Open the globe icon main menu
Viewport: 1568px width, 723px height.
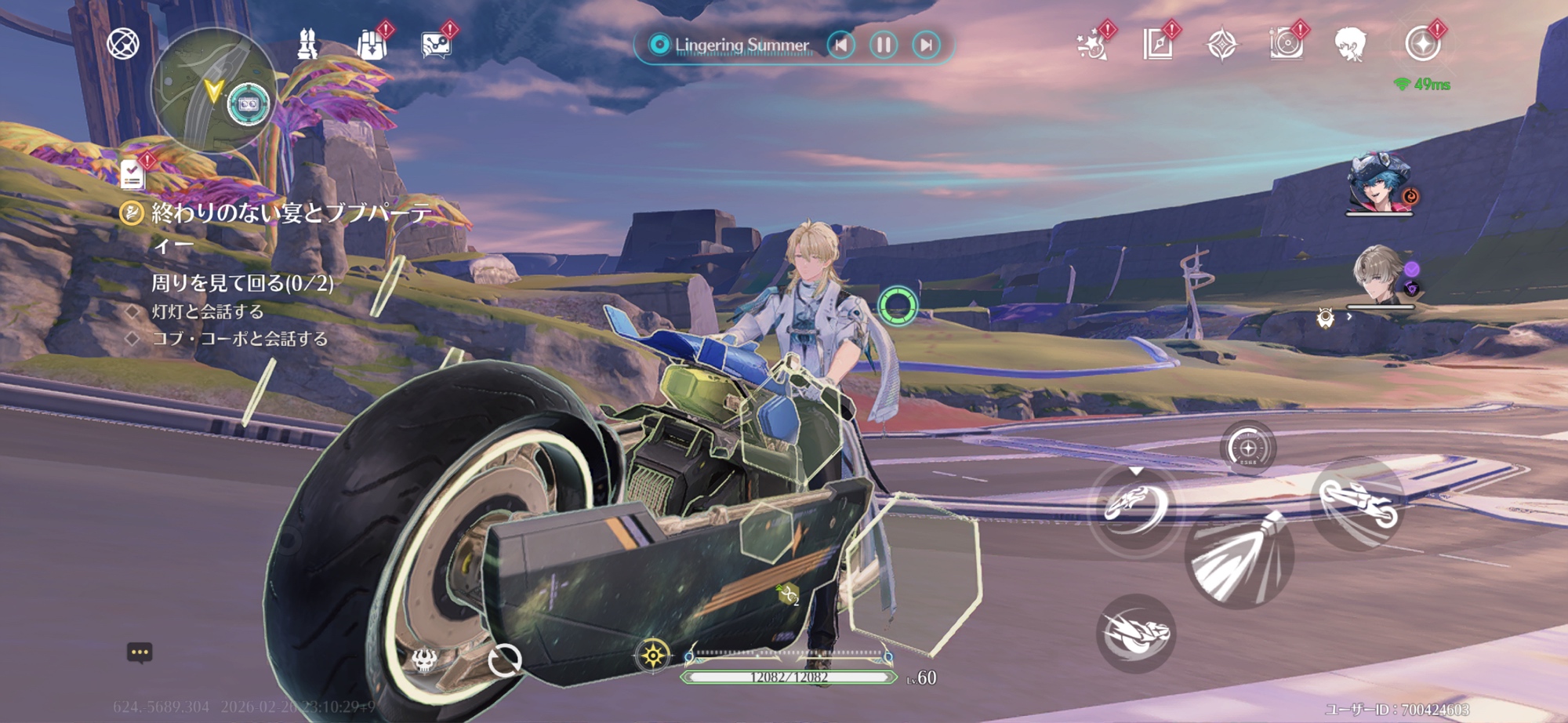pos(123,44)
